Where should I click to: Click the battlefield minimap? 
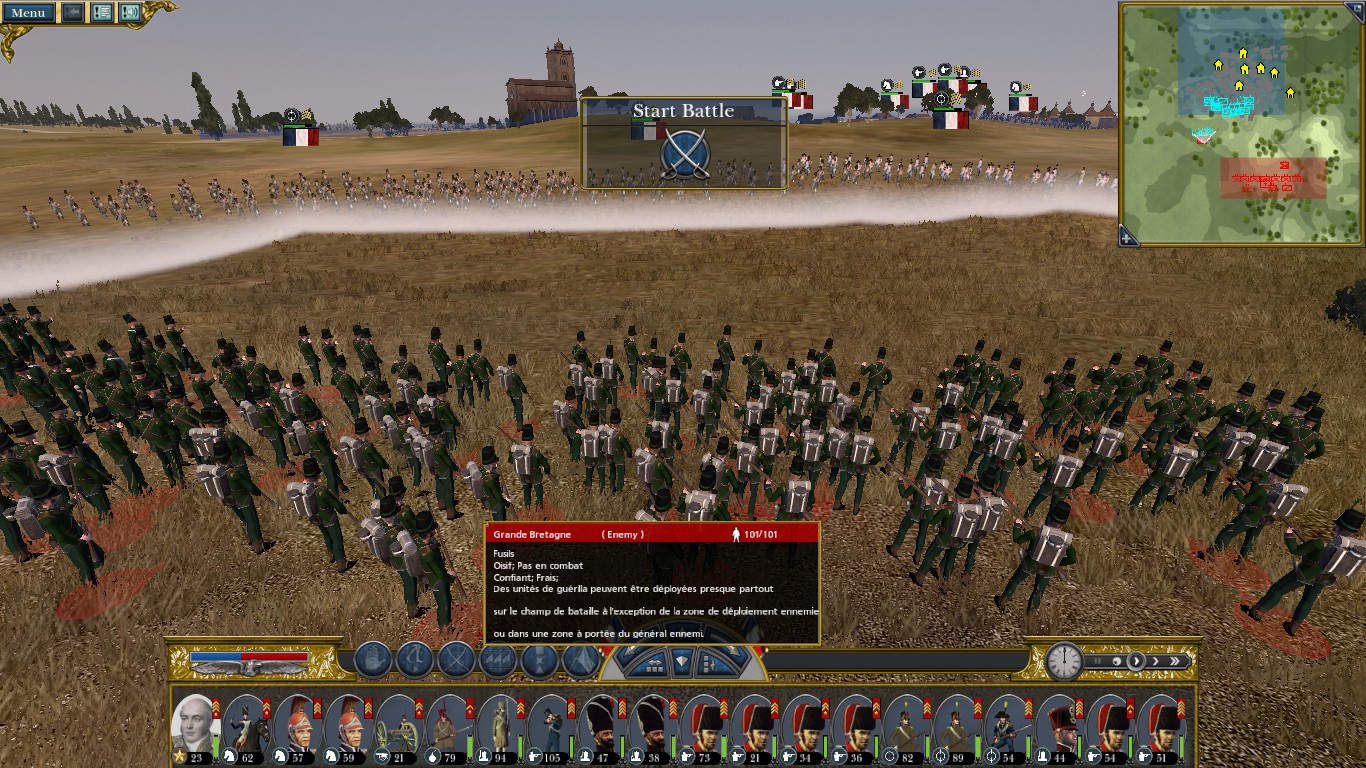coord(1240,120)
